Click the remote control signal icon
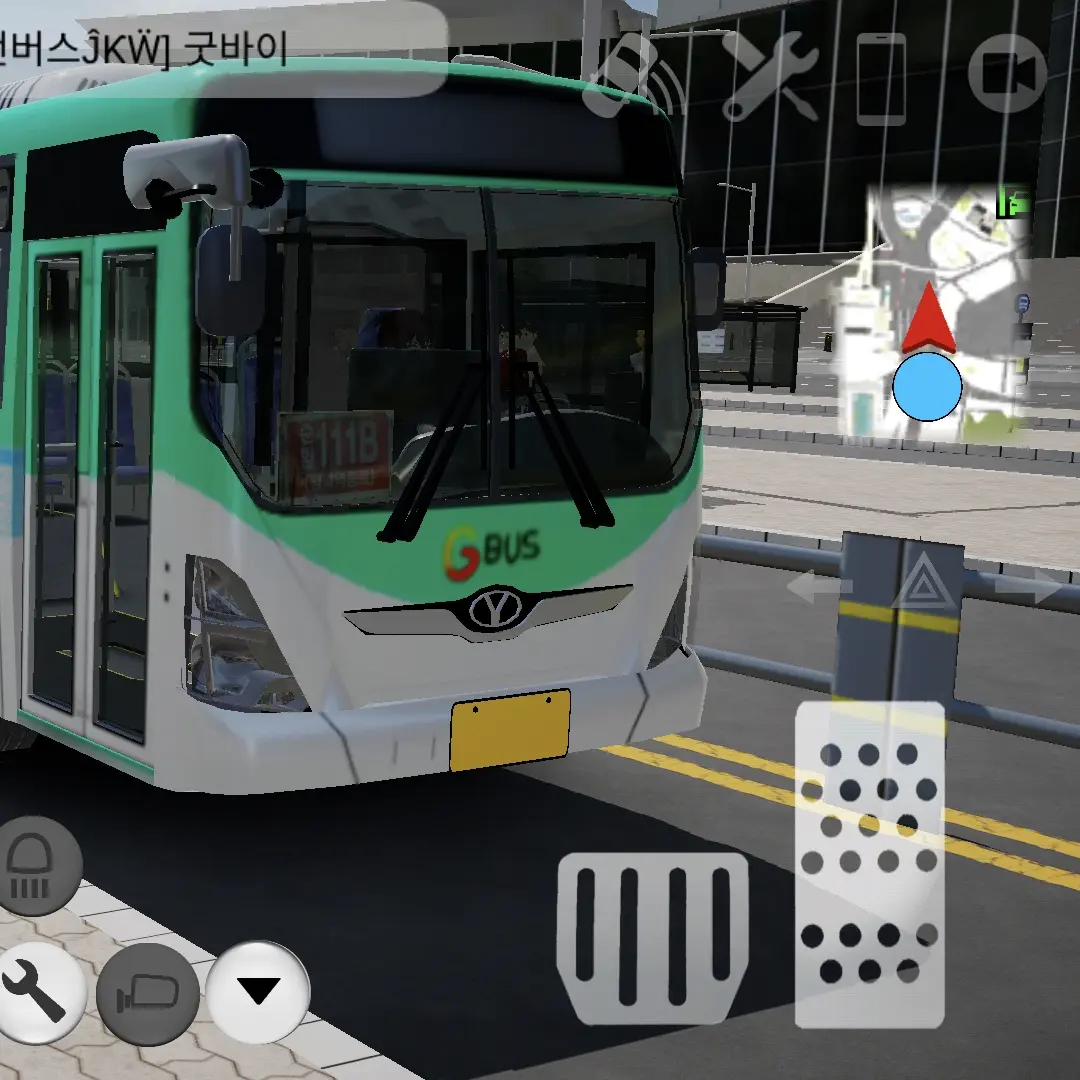The width and height of the screenshot is (1080, 1080). [630, 75]
